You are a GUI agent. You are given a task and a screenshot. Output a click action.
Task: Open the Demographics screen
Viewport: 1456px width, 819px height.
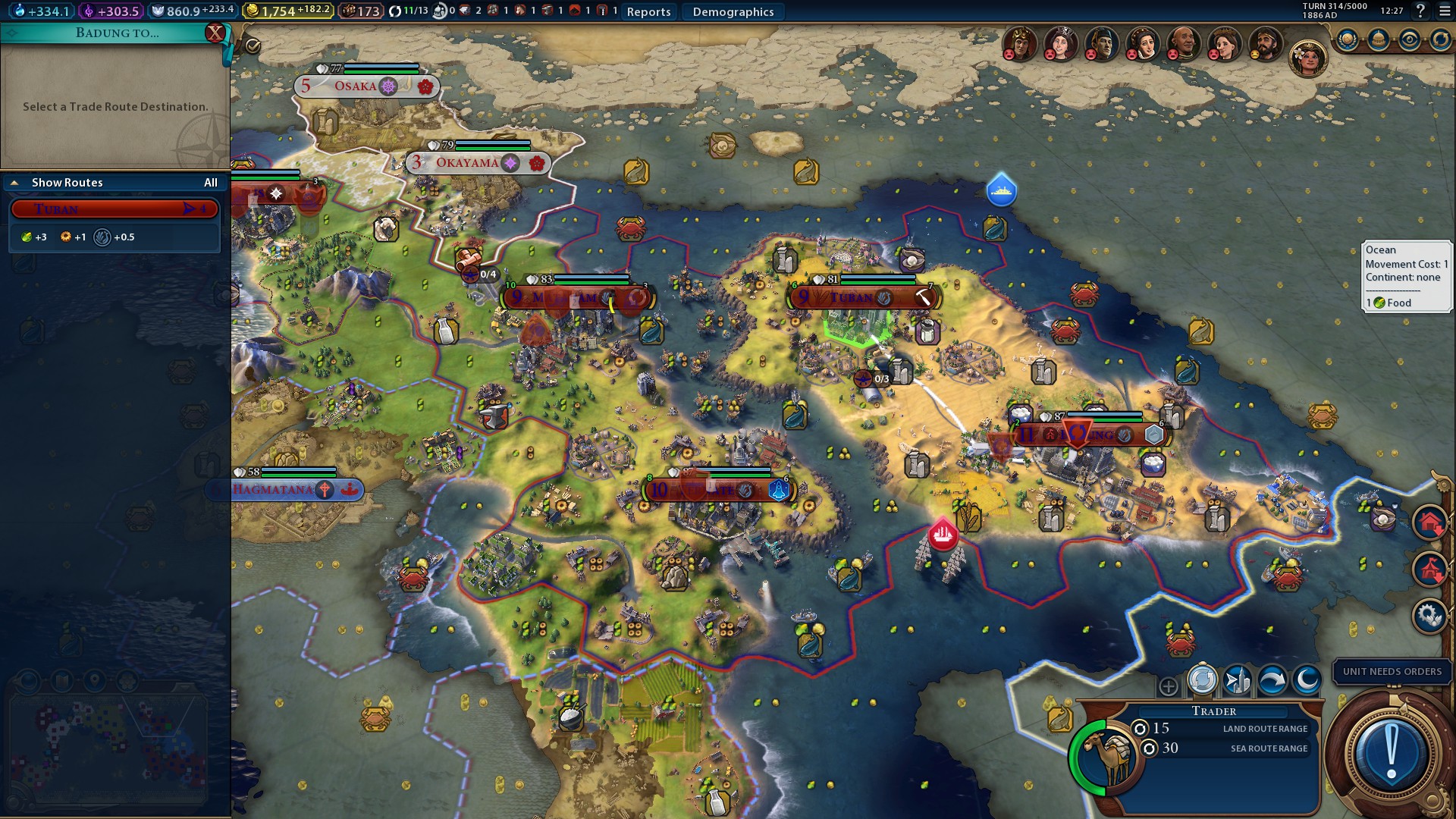732,11
